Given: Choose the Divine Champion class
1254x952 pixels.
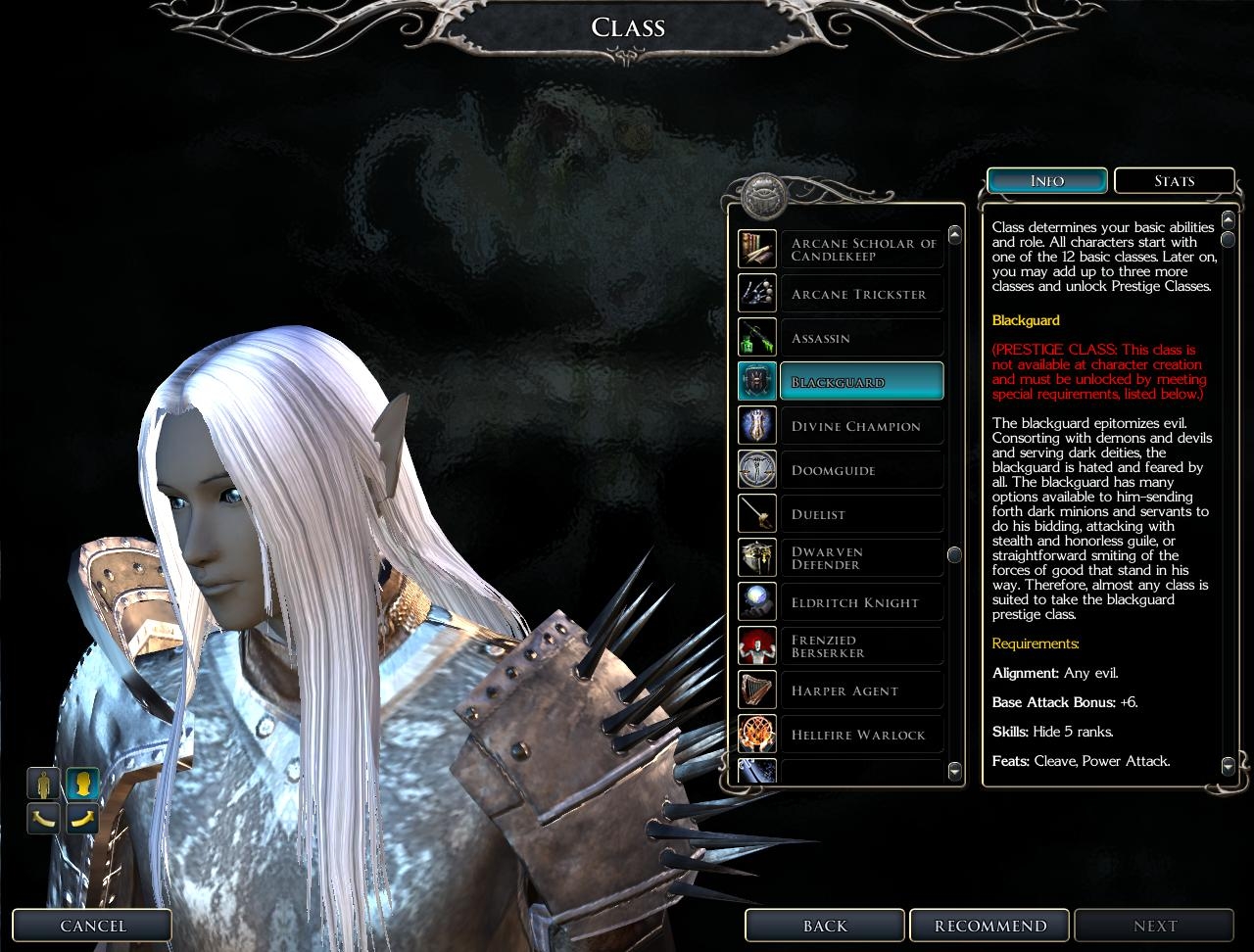Looking at the screenshot, I should point(861,426).
